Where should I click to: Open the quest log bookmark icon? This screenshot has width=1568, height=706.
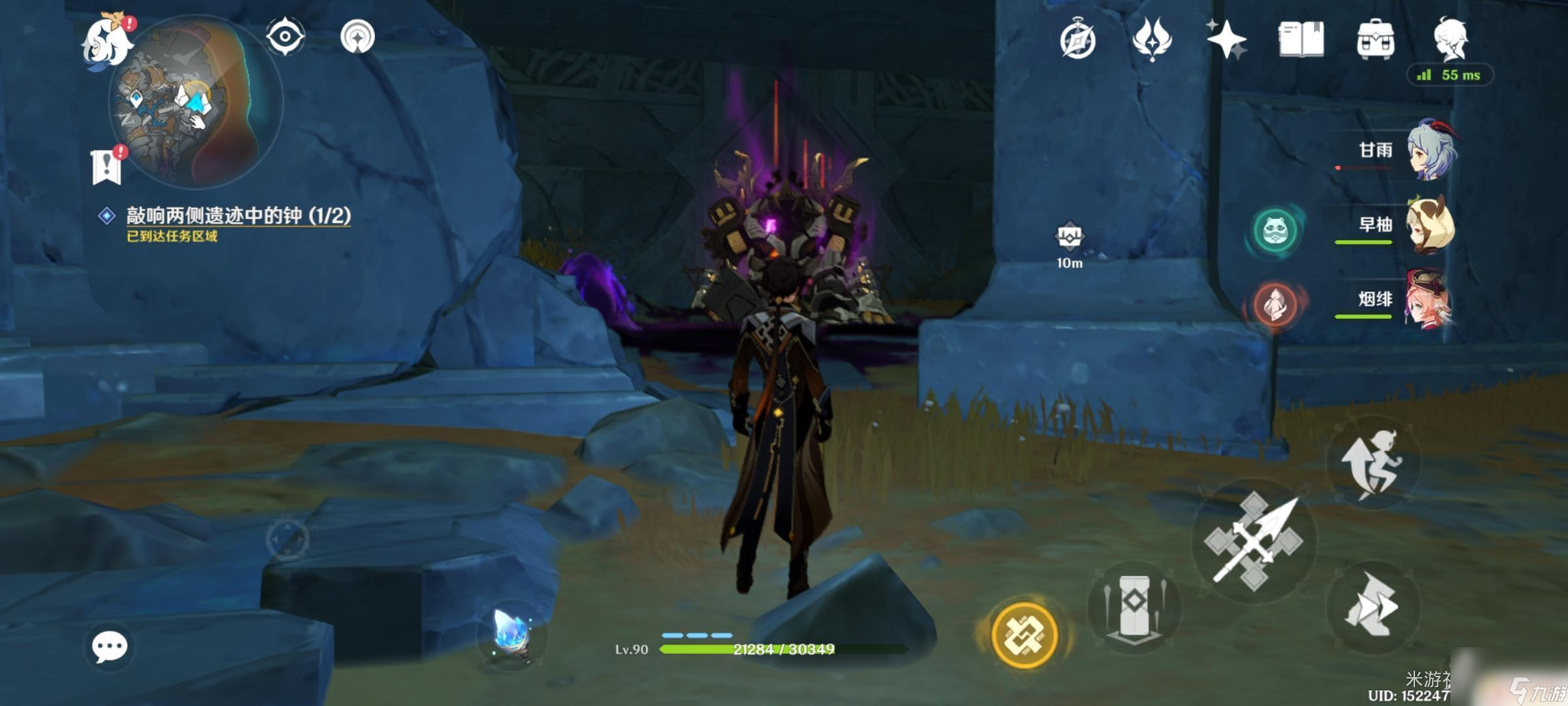pos(107,166)
